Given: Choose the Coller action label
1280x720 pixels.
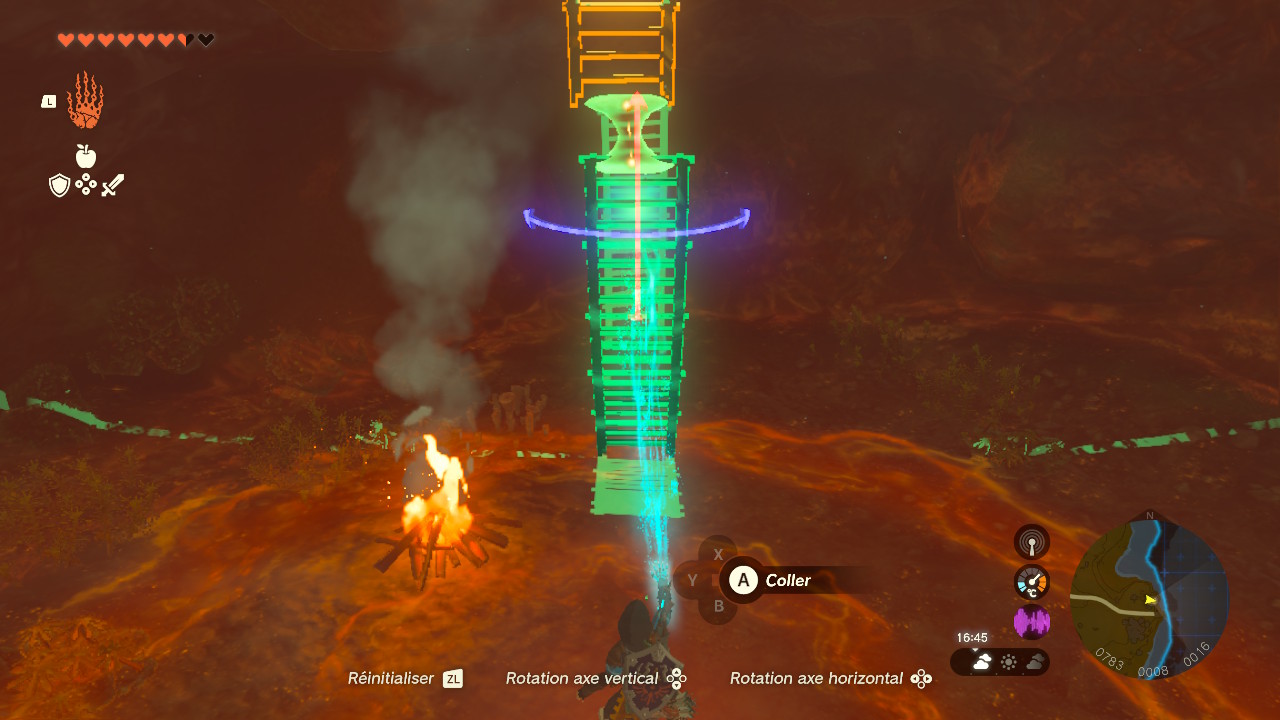Looking at the screenshot, I should click(787, 581).
